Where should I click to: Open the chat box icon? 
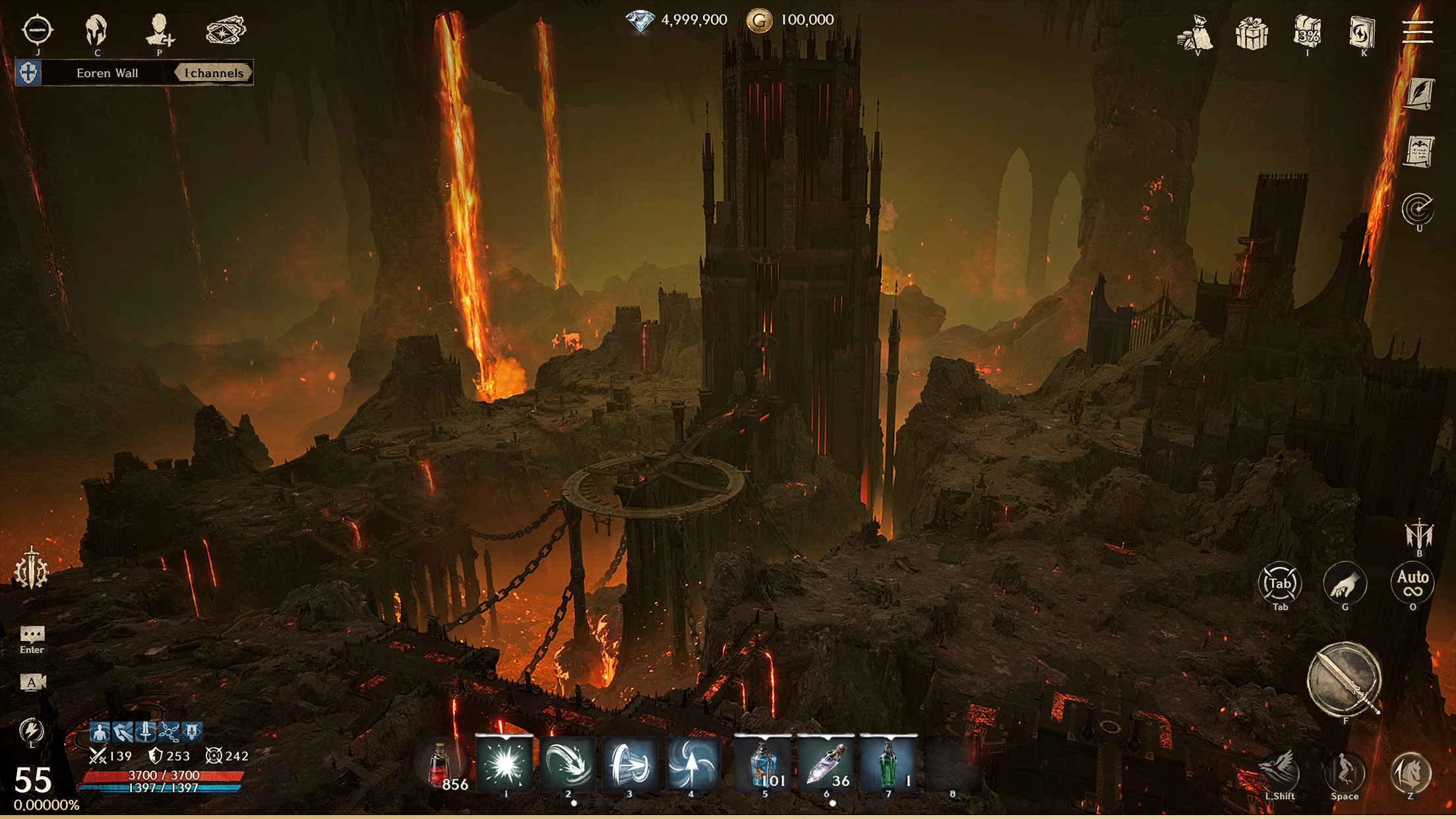pyautogui.click(x=32, y=635)
